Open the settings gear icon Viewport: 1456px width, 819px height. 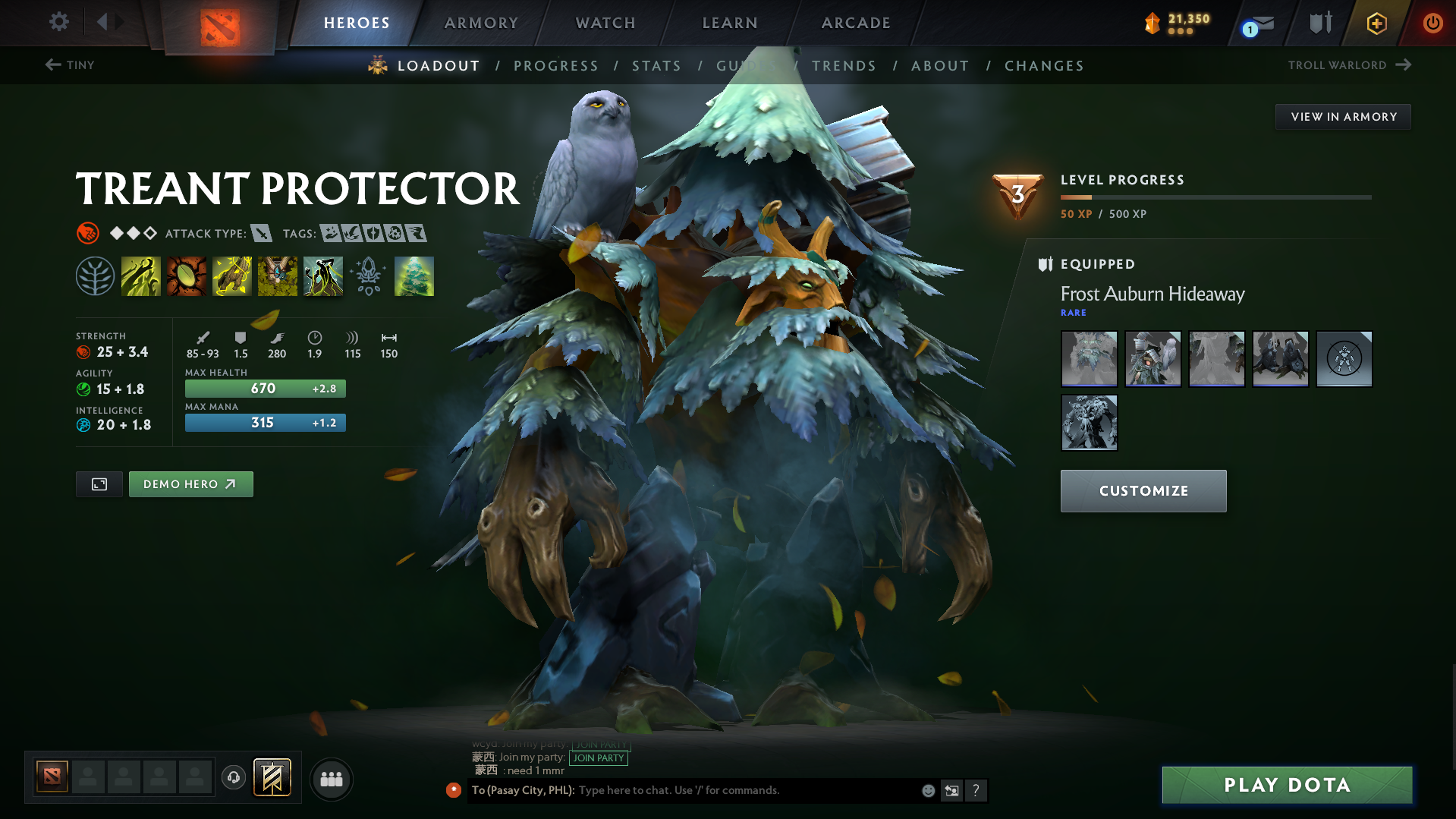tap(58, 22)
